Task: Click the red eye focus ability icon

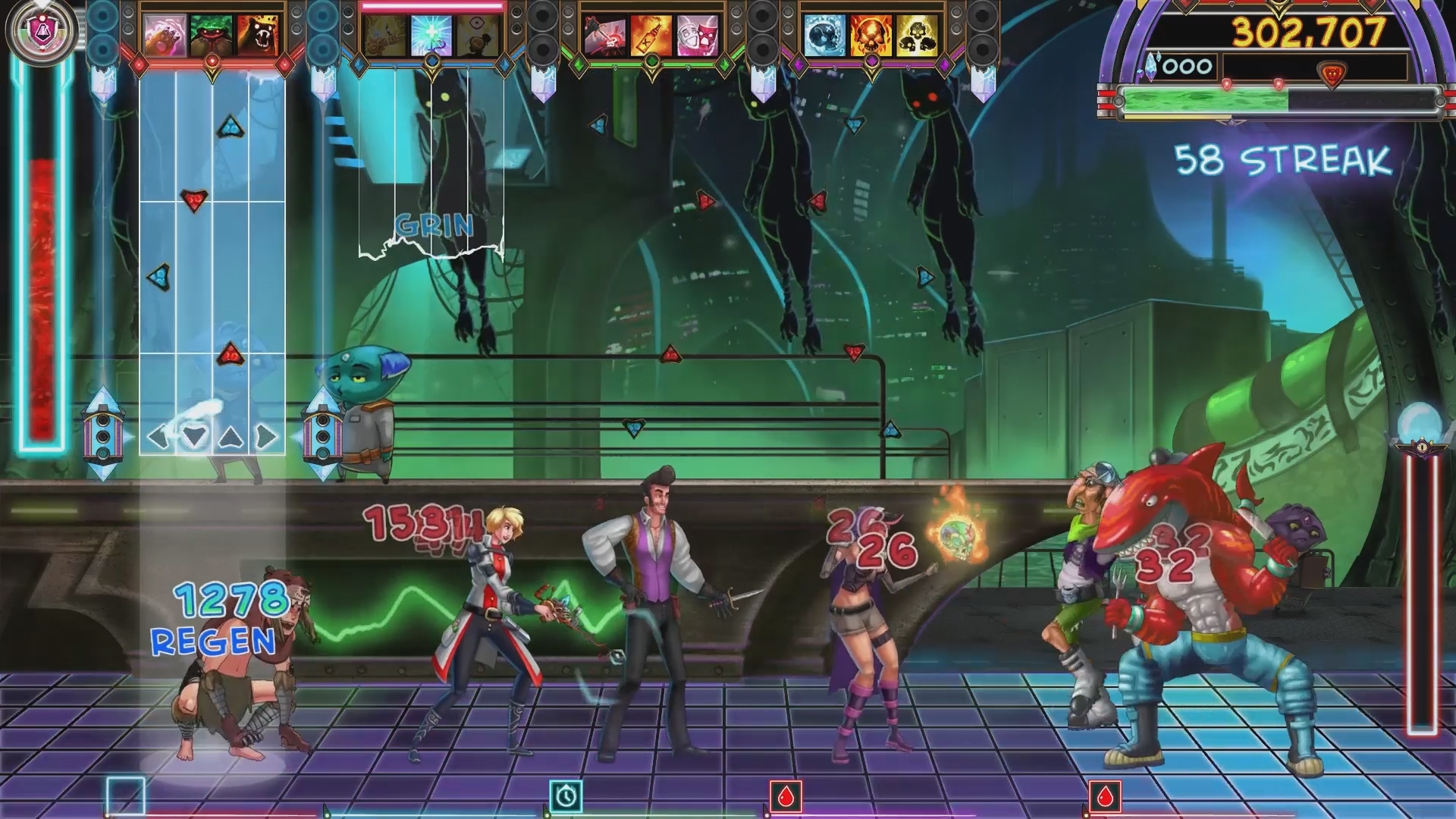Action: [477, 34]
